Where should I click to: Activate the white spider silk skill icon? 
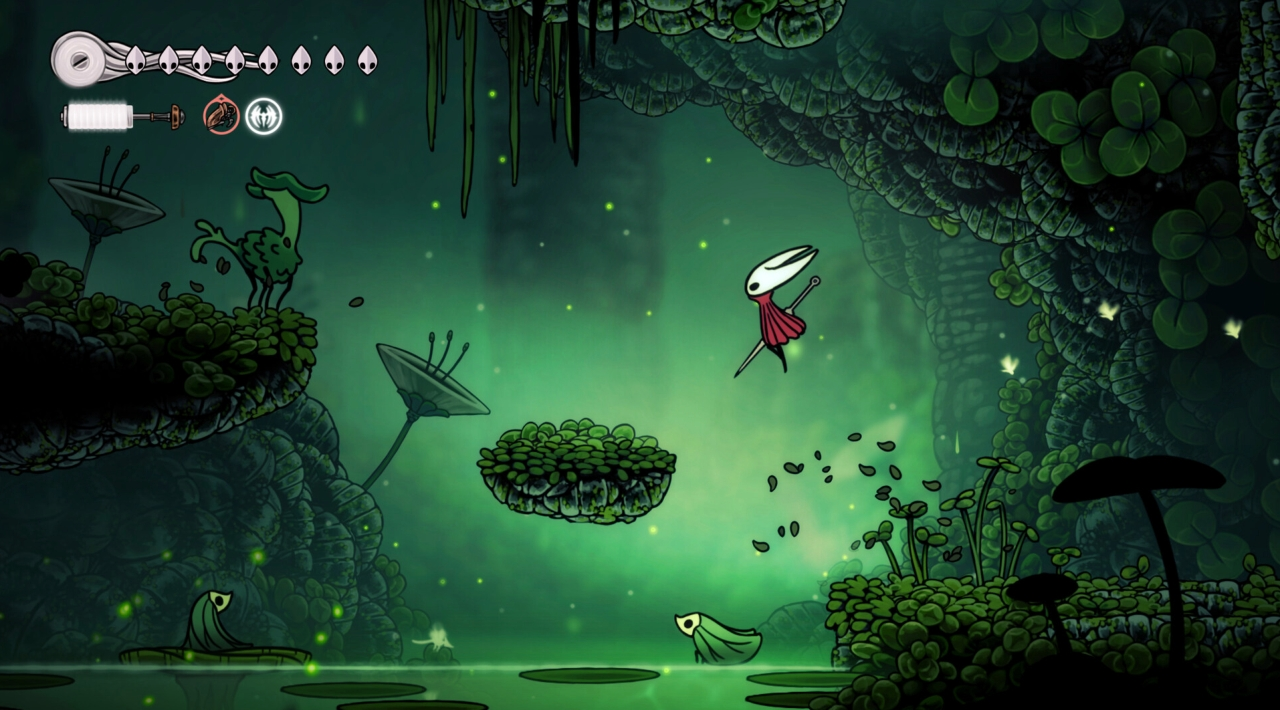264,116
